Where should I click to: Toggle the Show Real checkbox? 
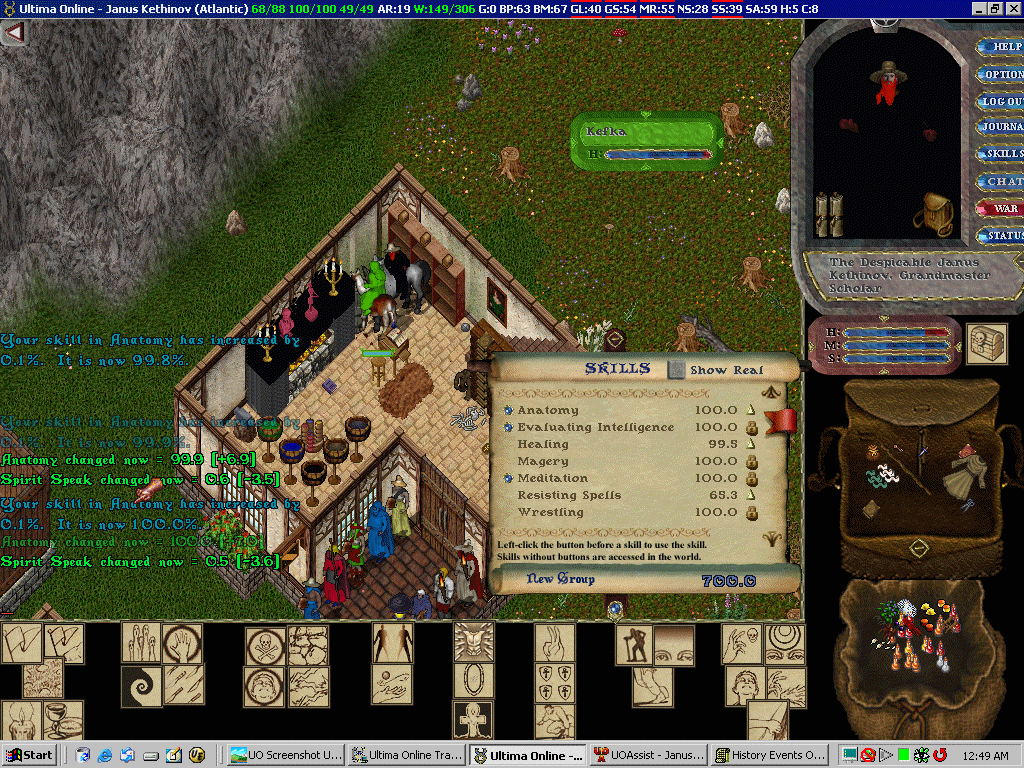(677, 369)
